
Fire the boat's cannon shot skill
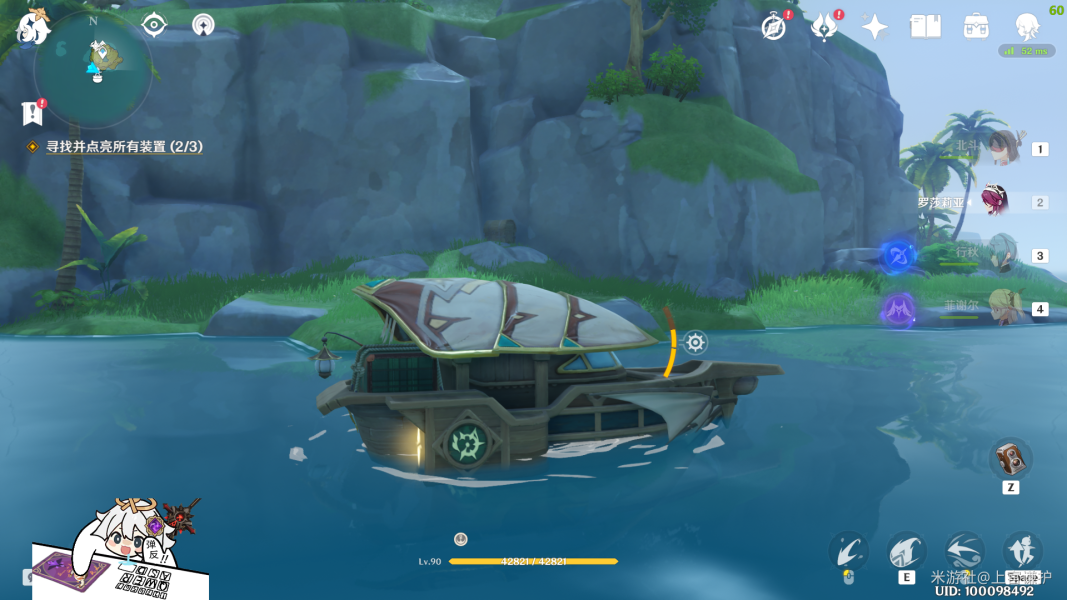click(849, 550)
